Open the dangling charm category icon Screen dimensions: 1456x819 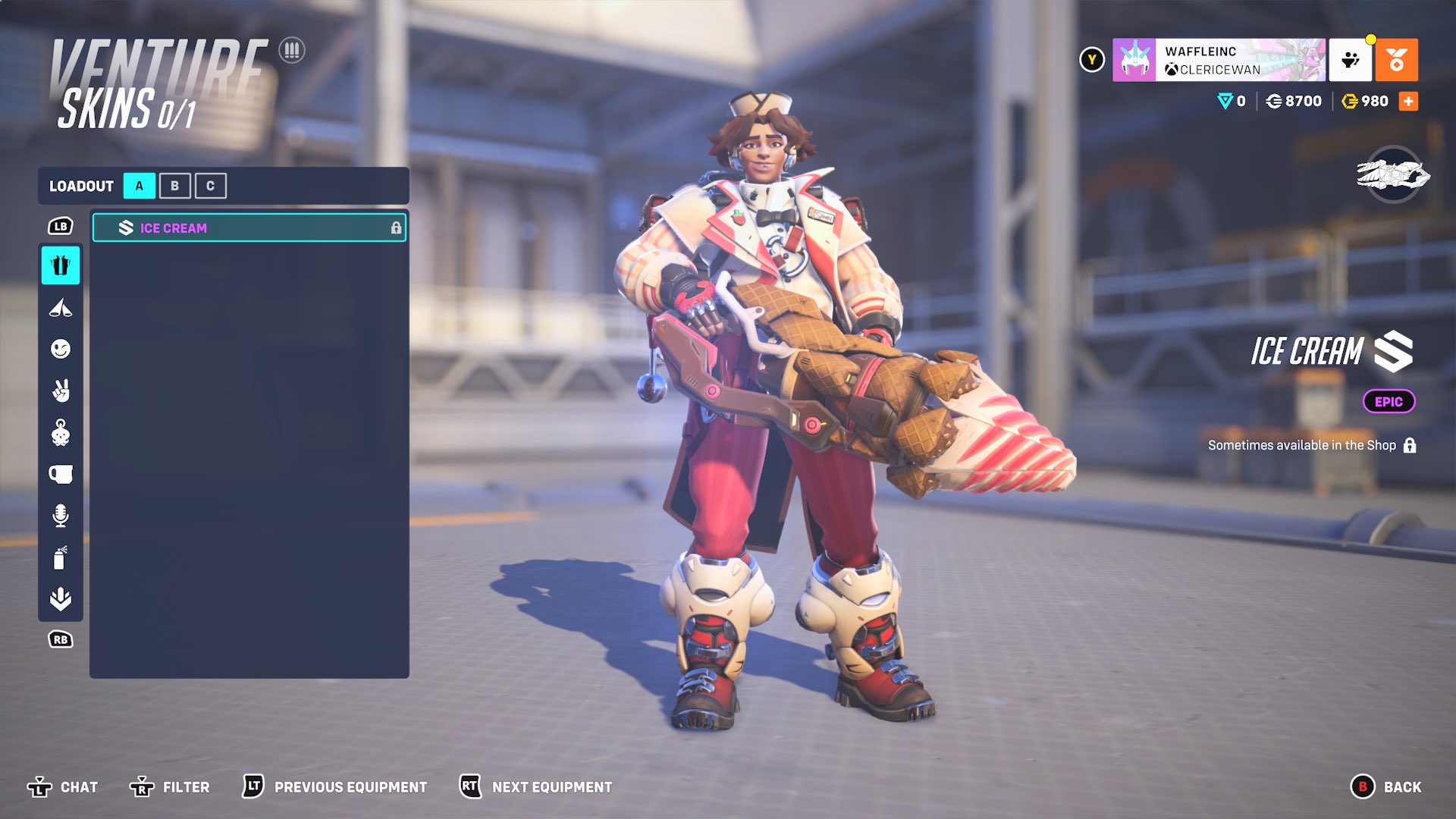tap(61, 433)
